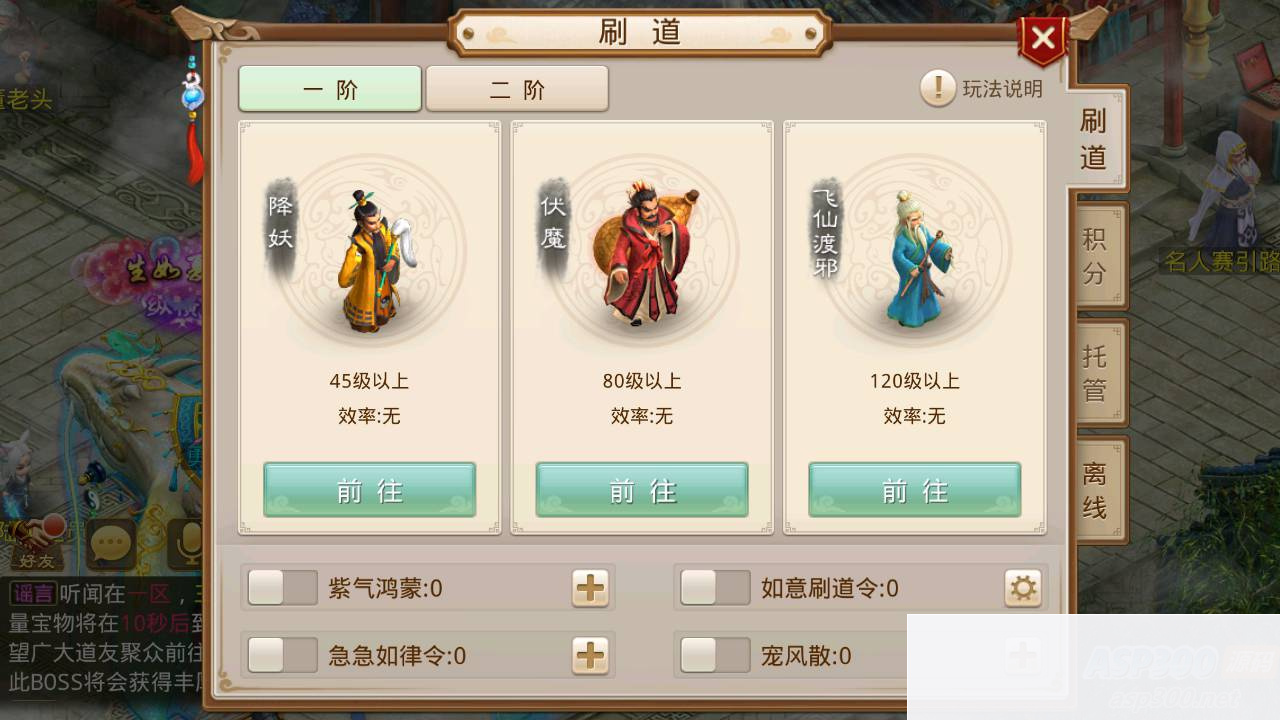Enable the 紫气鸿蒙 toggle
The width and height of the screenshot is (1280, 720).
click(282, 588)
